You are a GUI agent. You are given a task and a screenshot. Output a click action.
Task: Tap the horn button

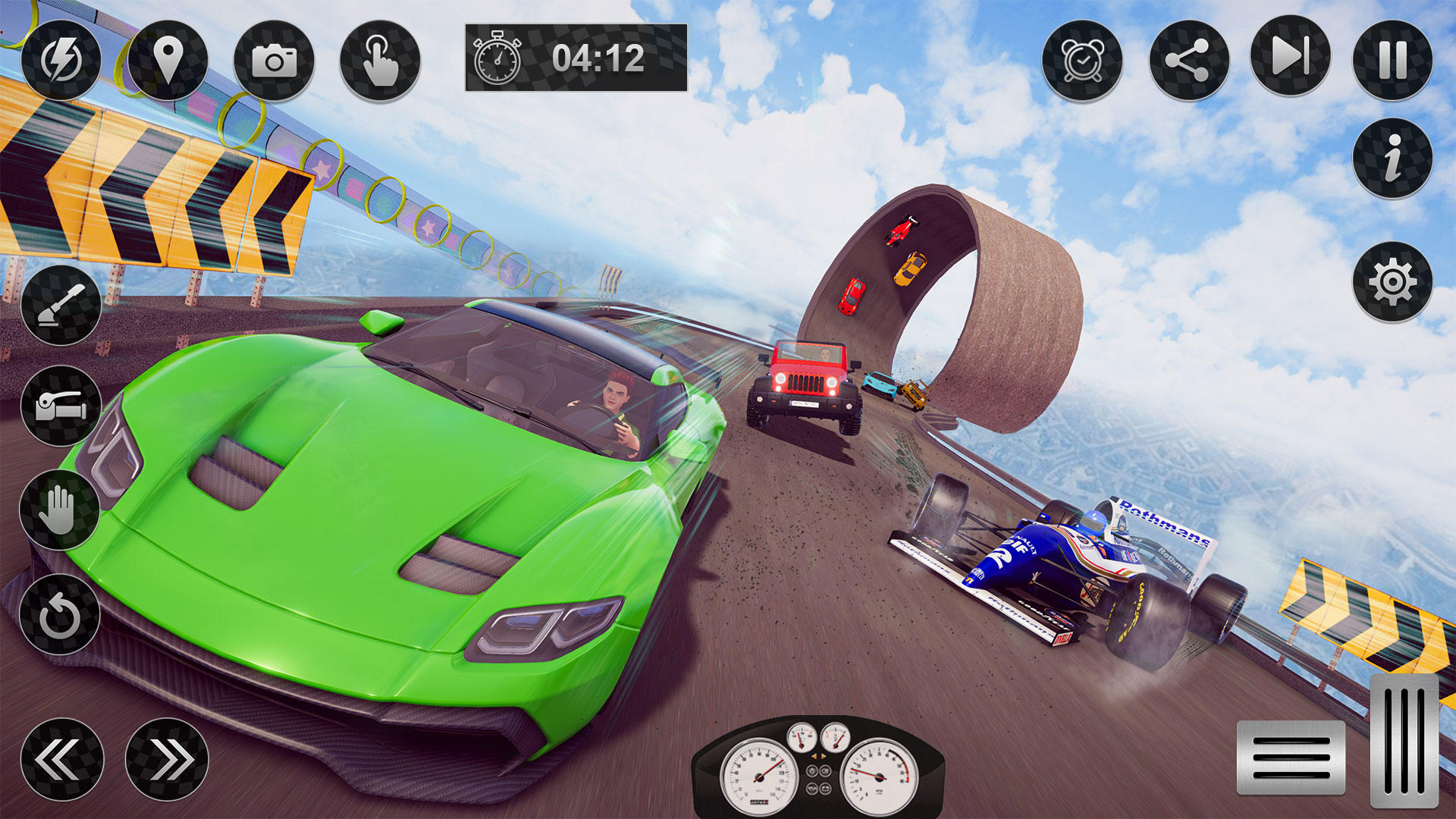(61, 406)
